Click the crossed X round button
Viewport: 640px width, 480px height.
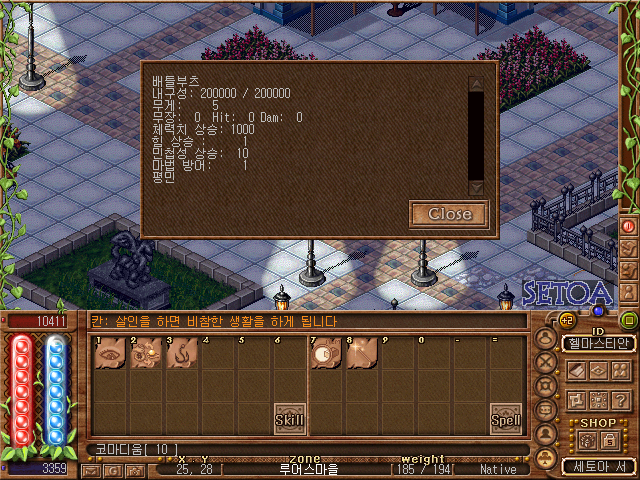click(x=546, y=363)
